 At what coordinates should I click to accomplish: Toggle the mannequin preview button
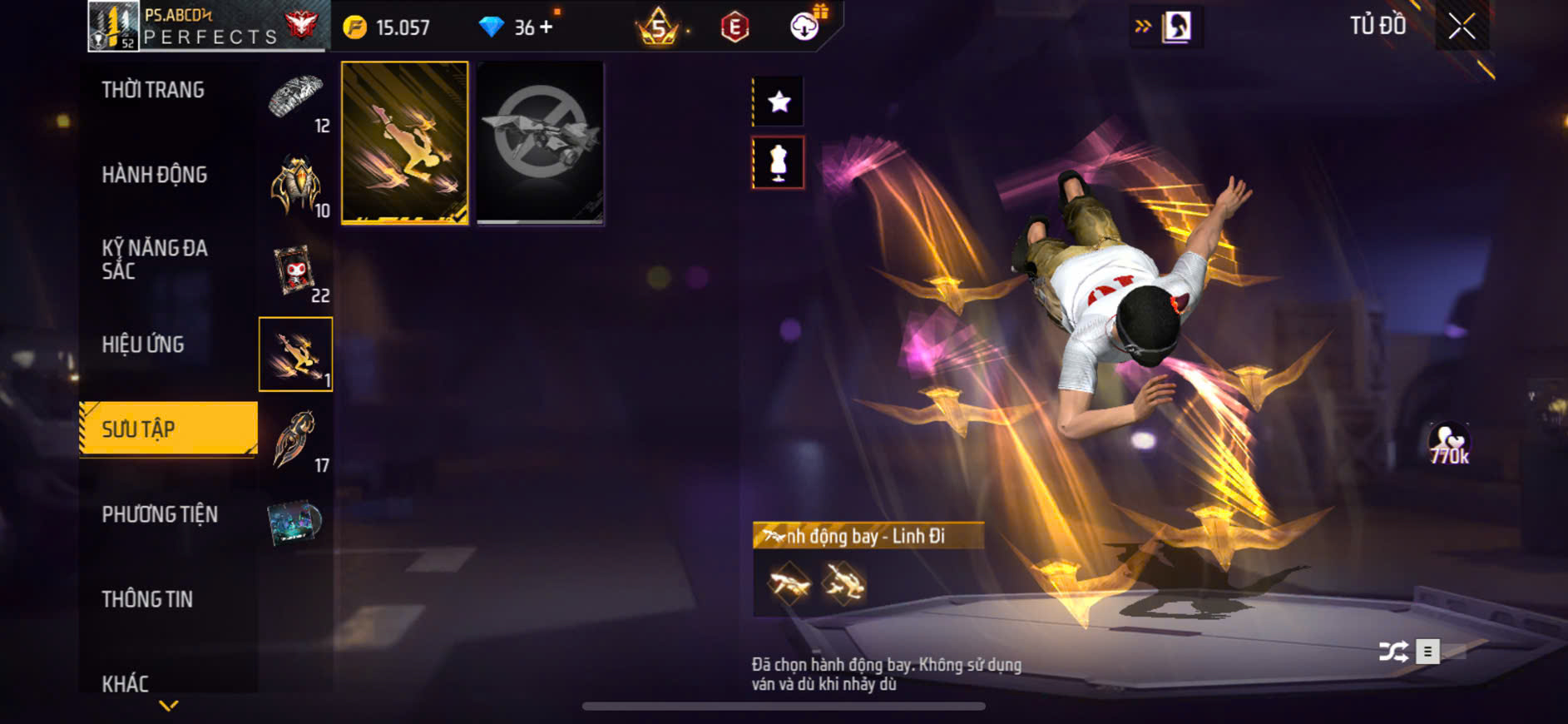779,162
